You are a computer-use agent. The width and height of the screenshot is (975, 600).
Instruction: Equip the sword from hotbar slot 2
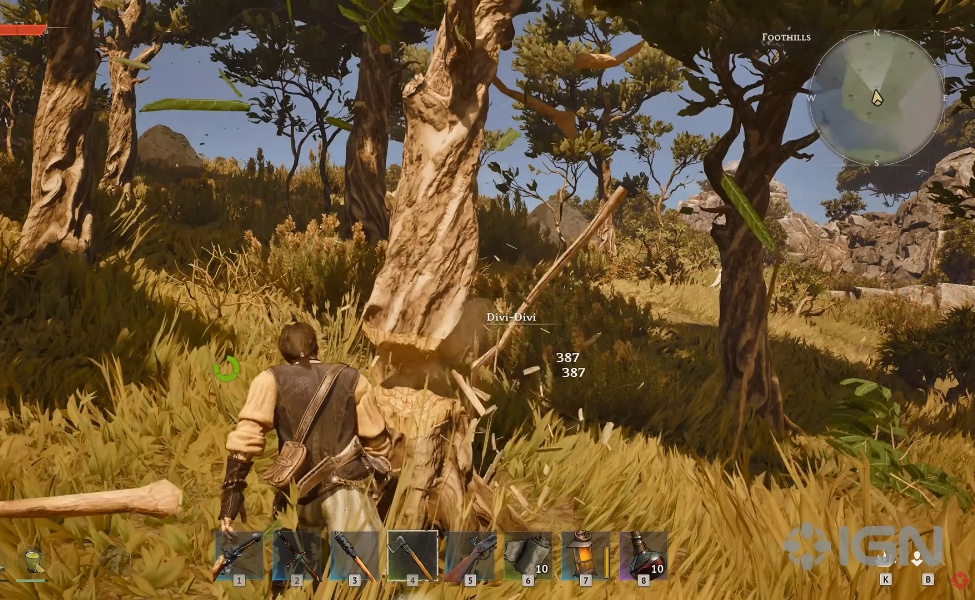(297, 556)
